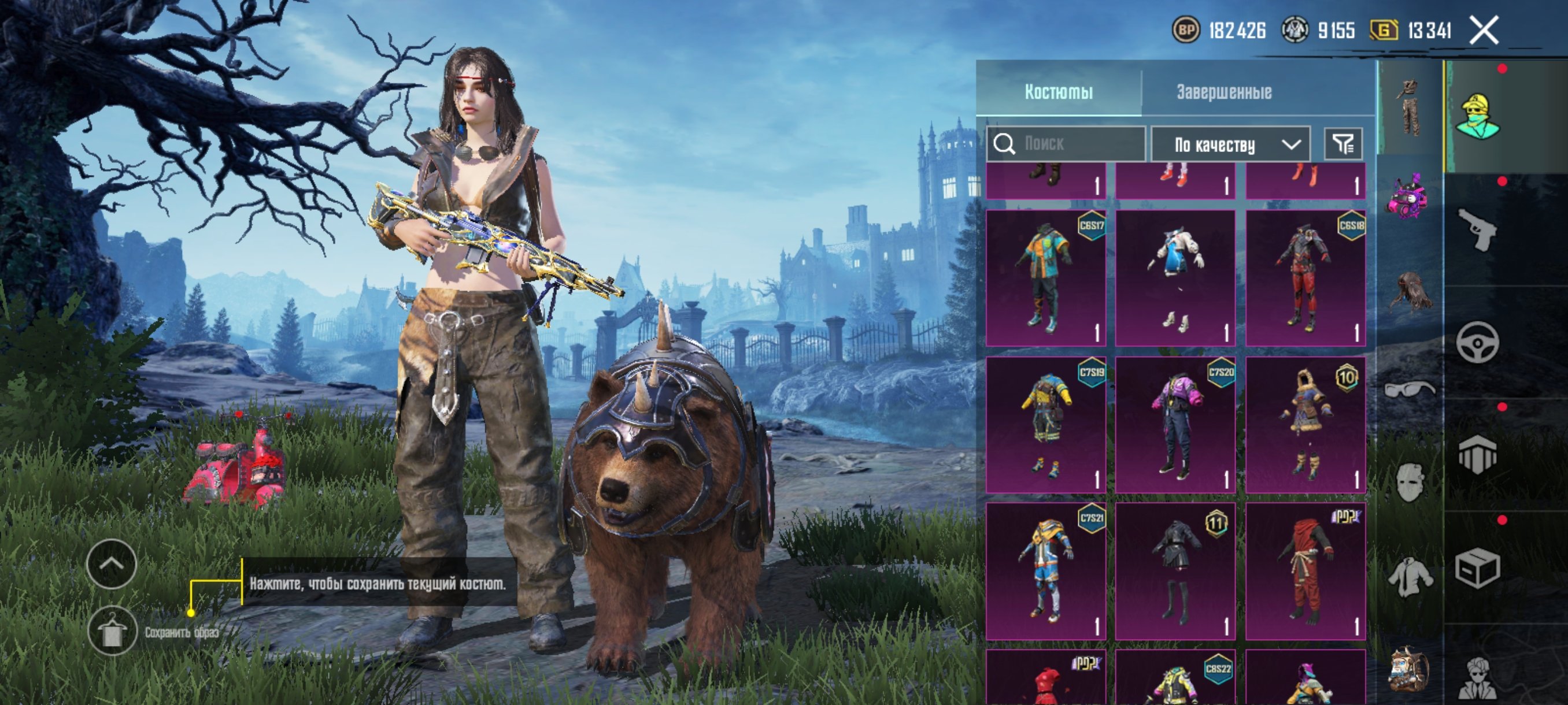Screen dimensions: 1568x705
Task: Open the По качеству sort dropdown
Action: 1230,145
